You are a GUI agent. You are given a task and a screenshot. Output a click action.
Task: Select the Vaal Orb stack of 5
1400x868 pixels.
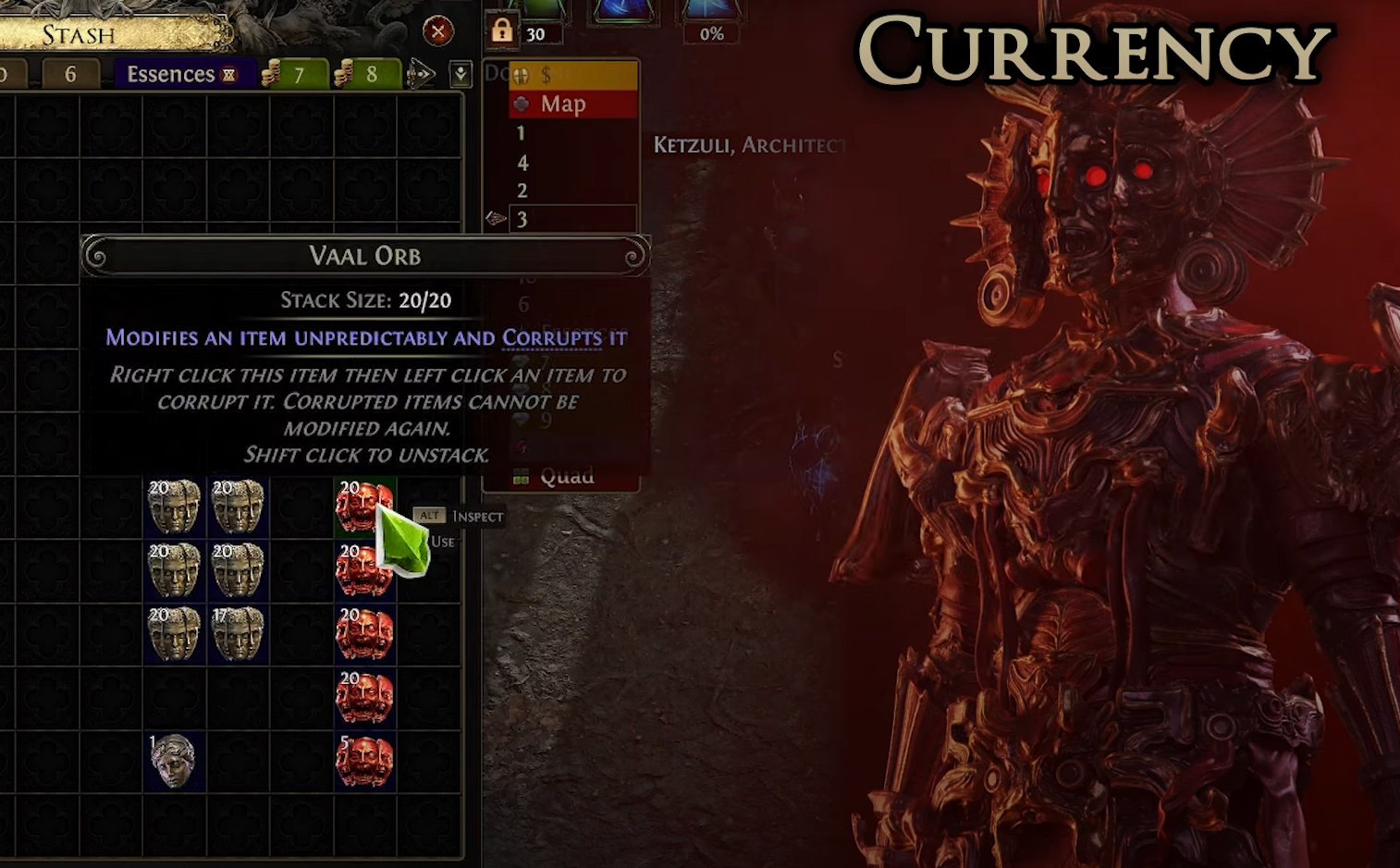point(365,762)
